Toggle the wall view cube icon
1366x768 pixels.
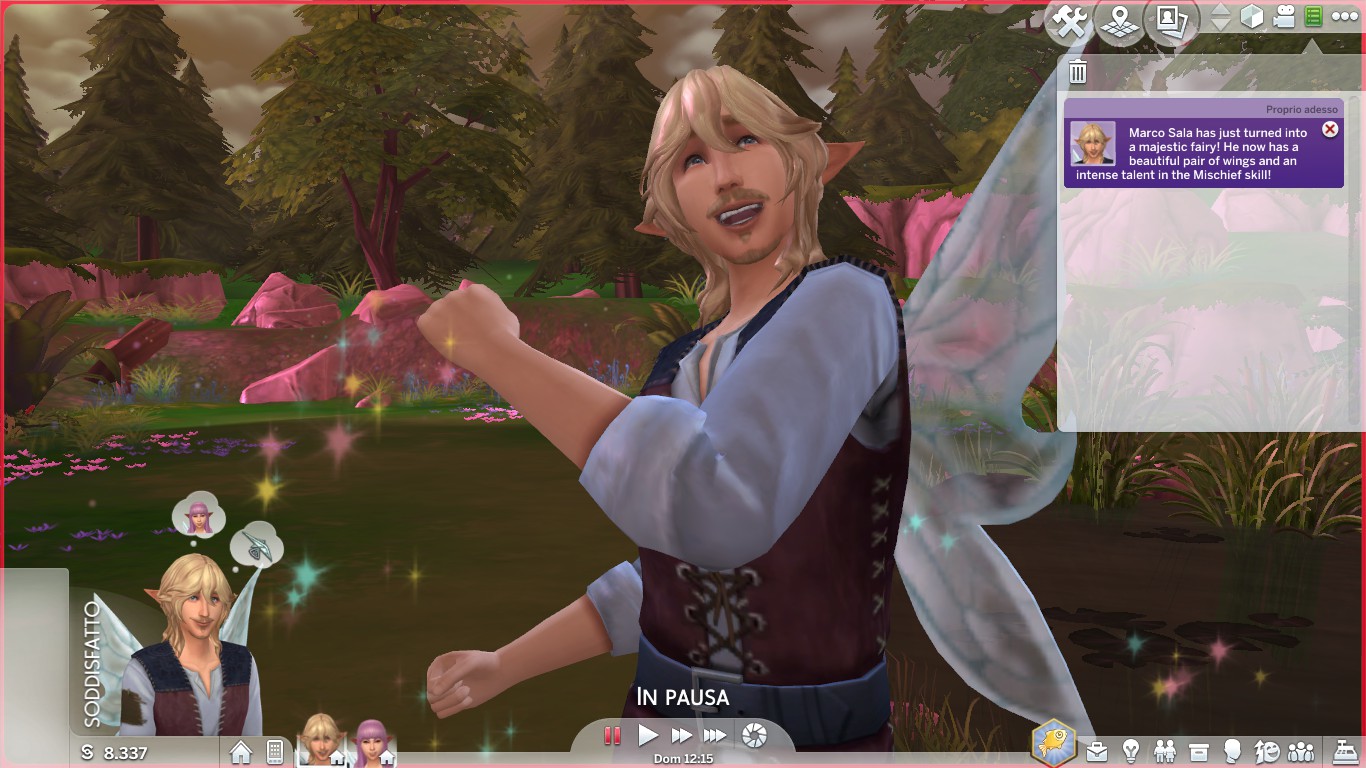1252,17
